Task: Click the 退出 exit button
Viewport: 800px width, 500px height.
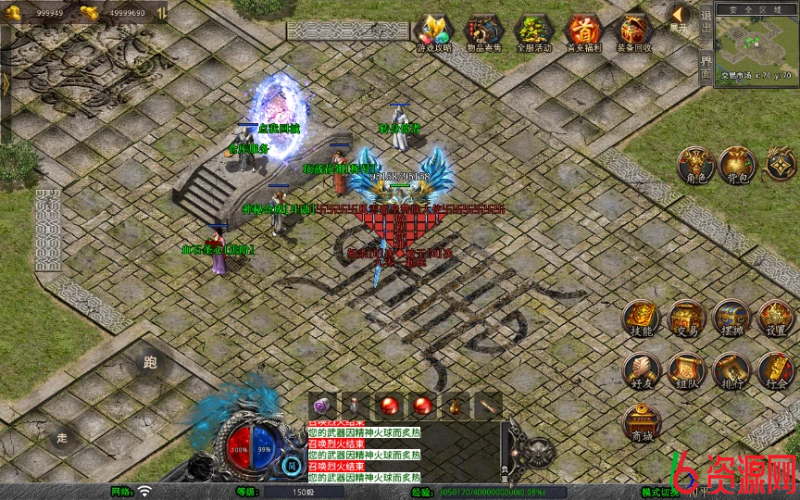Action: point(706,20)
